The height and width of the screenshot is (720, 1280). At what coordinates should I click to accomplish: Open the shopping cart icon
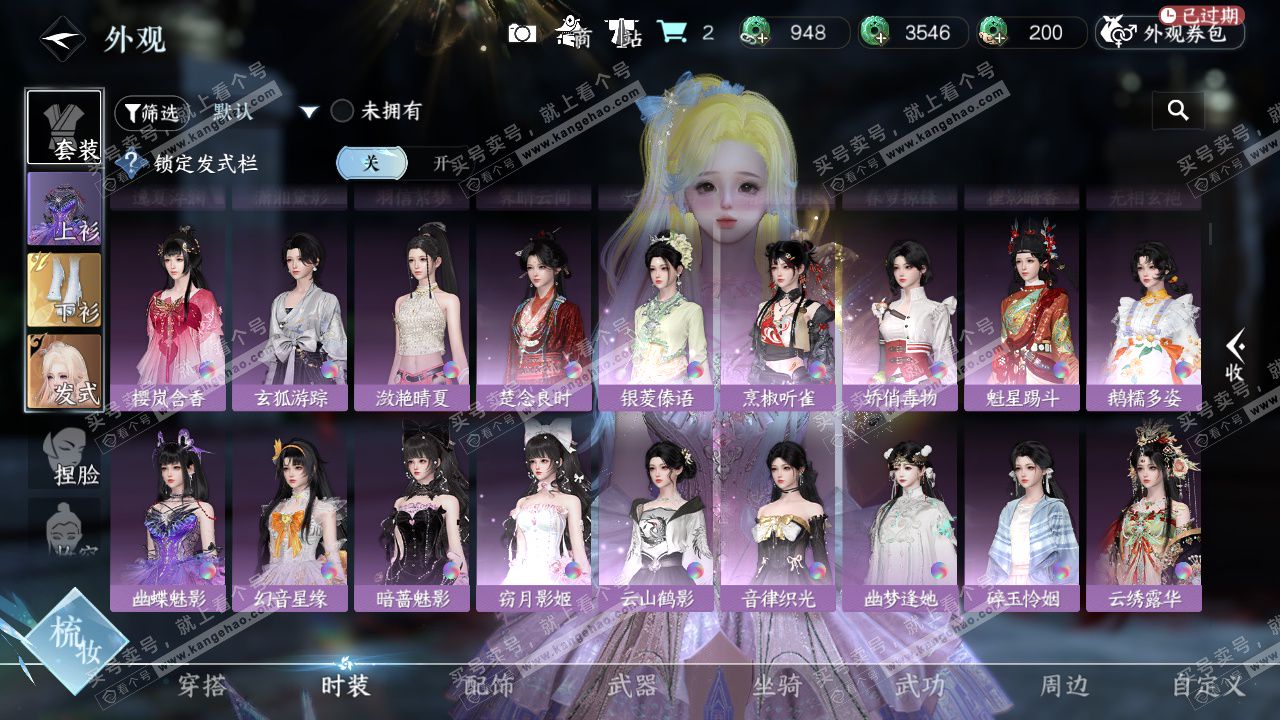pyautogui.click(x=672, y=33)
